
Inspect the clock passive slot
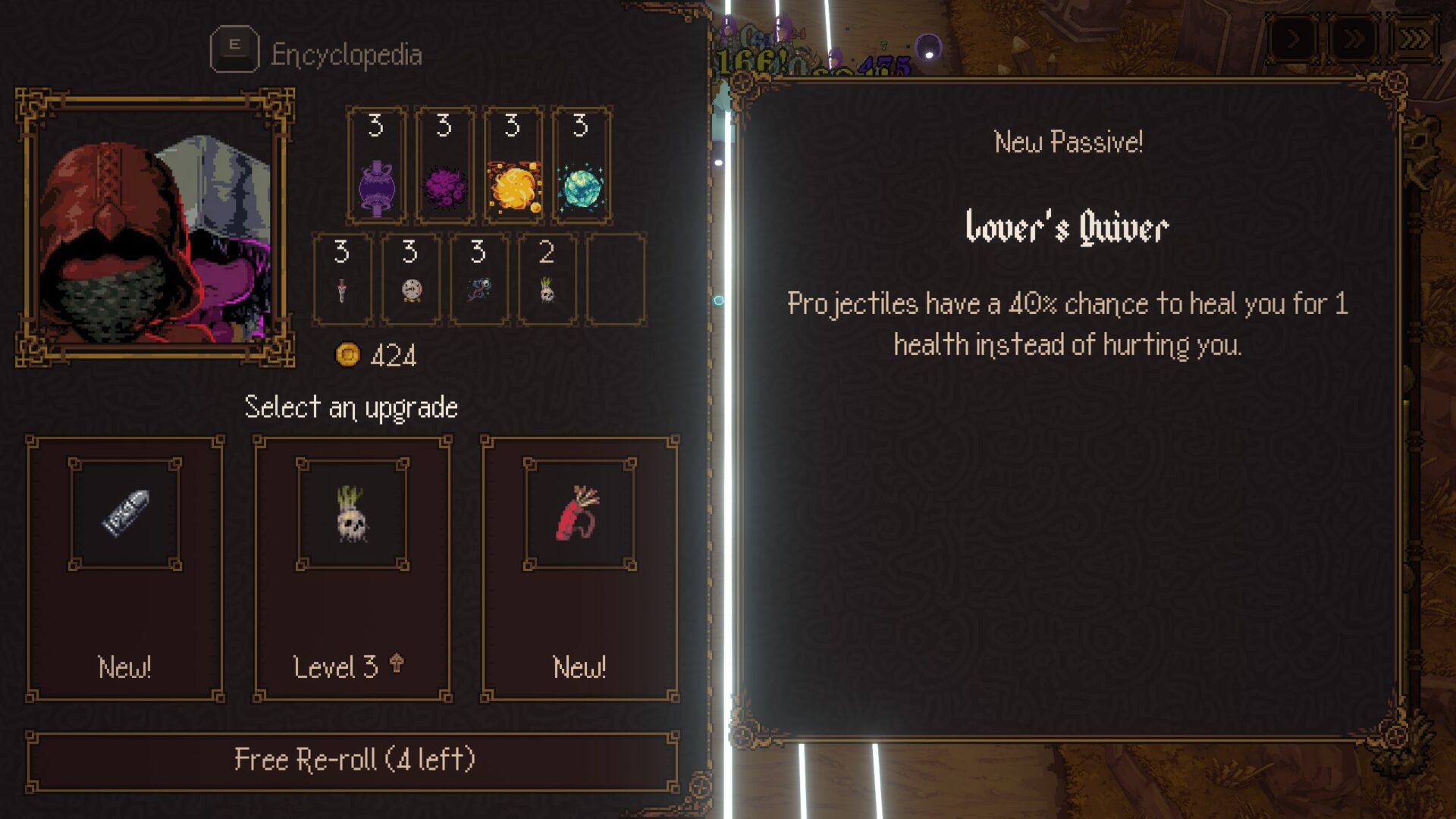click(410, 279)
